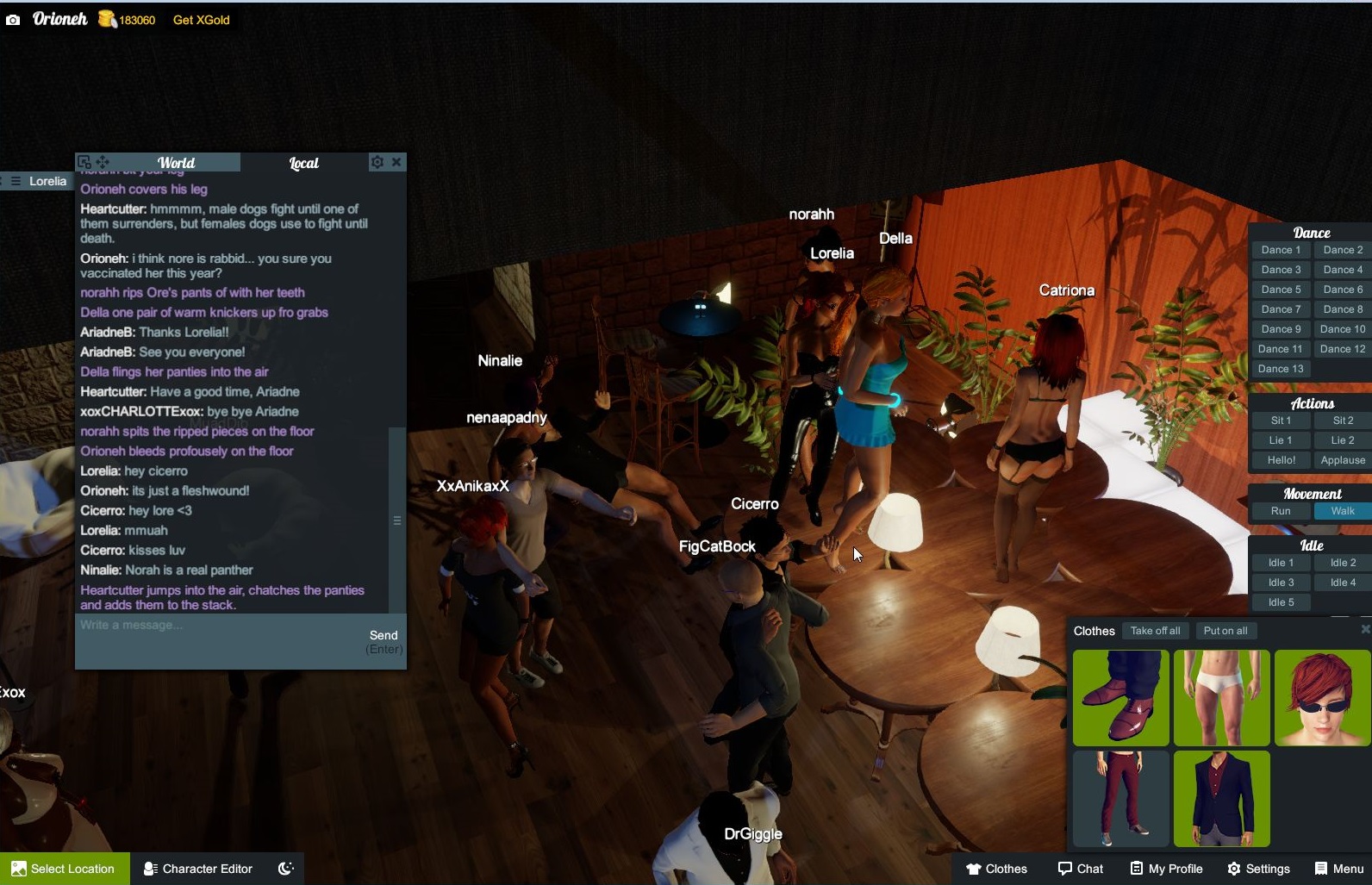Click the Take off all button
This screenshot has width=1372, height=885.
pyautogui.click(x=1156, y=630)
